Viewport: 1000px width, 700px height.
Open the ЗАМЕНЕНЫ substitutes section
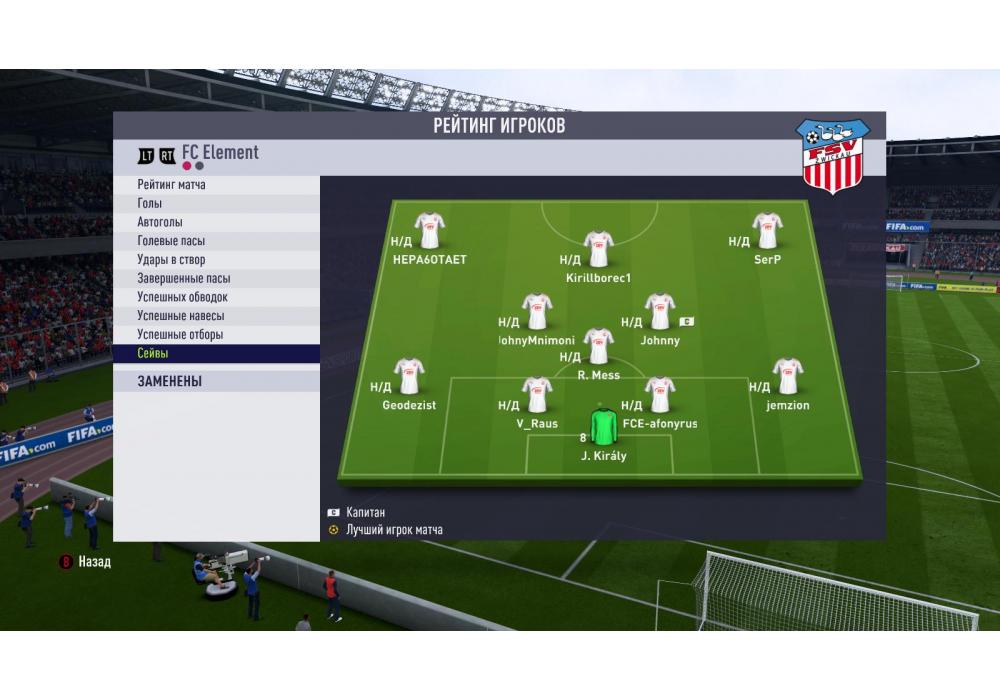tap(216, 381)
